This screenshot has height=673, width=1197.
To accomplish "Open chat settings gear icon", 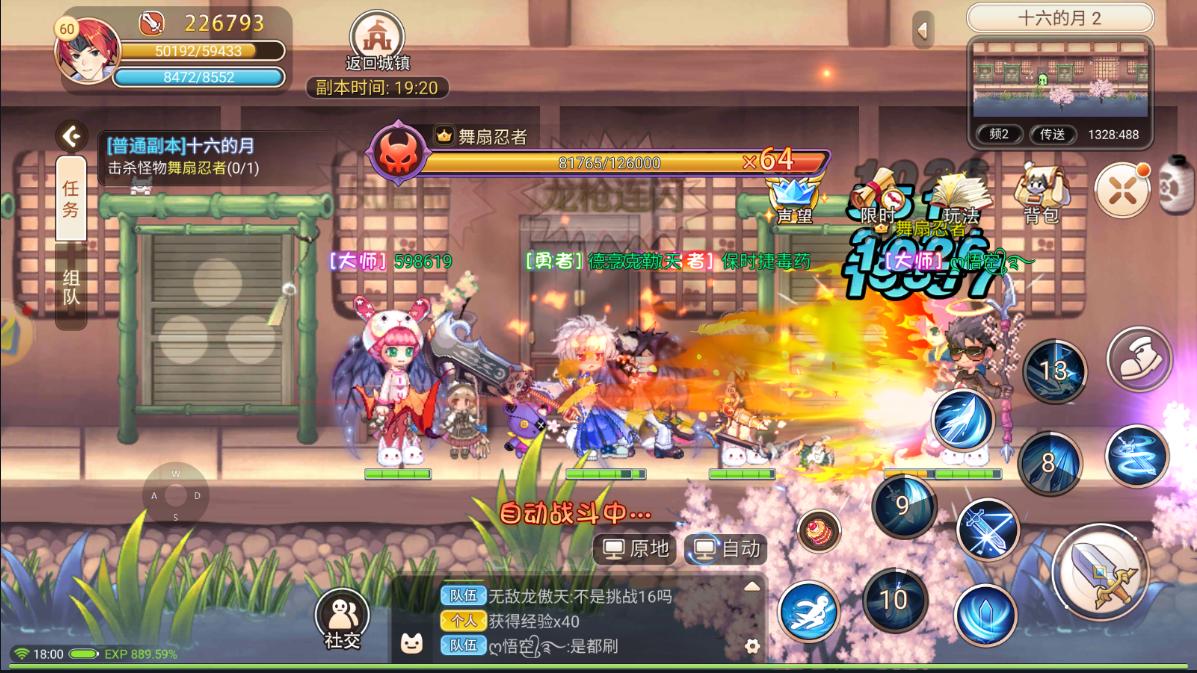I will click(x=752, y=646).
